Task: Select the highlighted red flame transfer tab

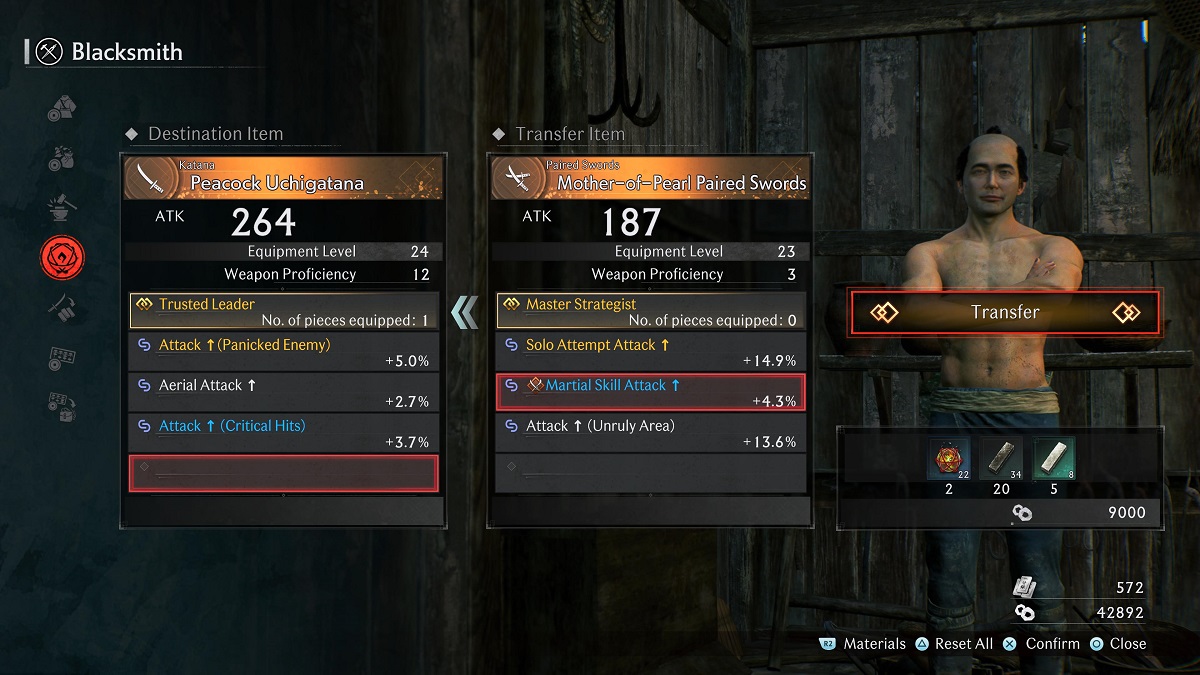Action: click(x=62, y=257)
